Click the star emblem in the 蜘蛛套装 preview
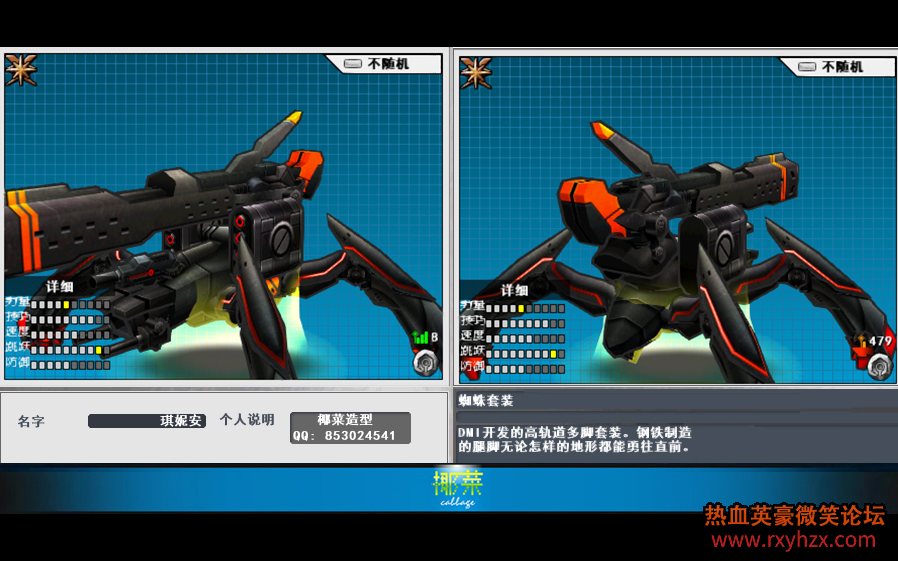This screenshot has height=561, width=898. pos(476,73)
